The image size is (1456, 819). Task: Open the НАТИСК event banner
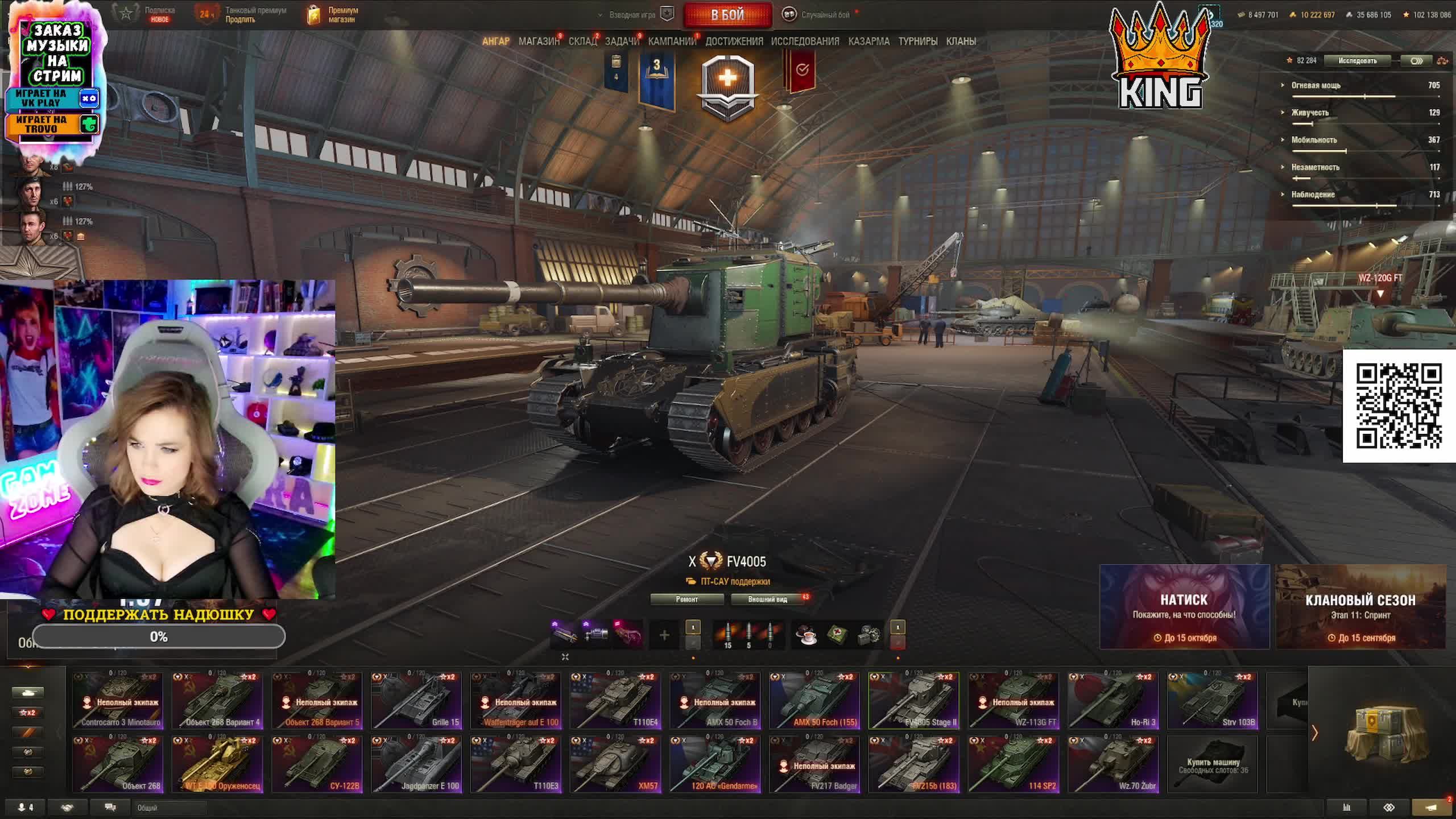[1184, 607]
